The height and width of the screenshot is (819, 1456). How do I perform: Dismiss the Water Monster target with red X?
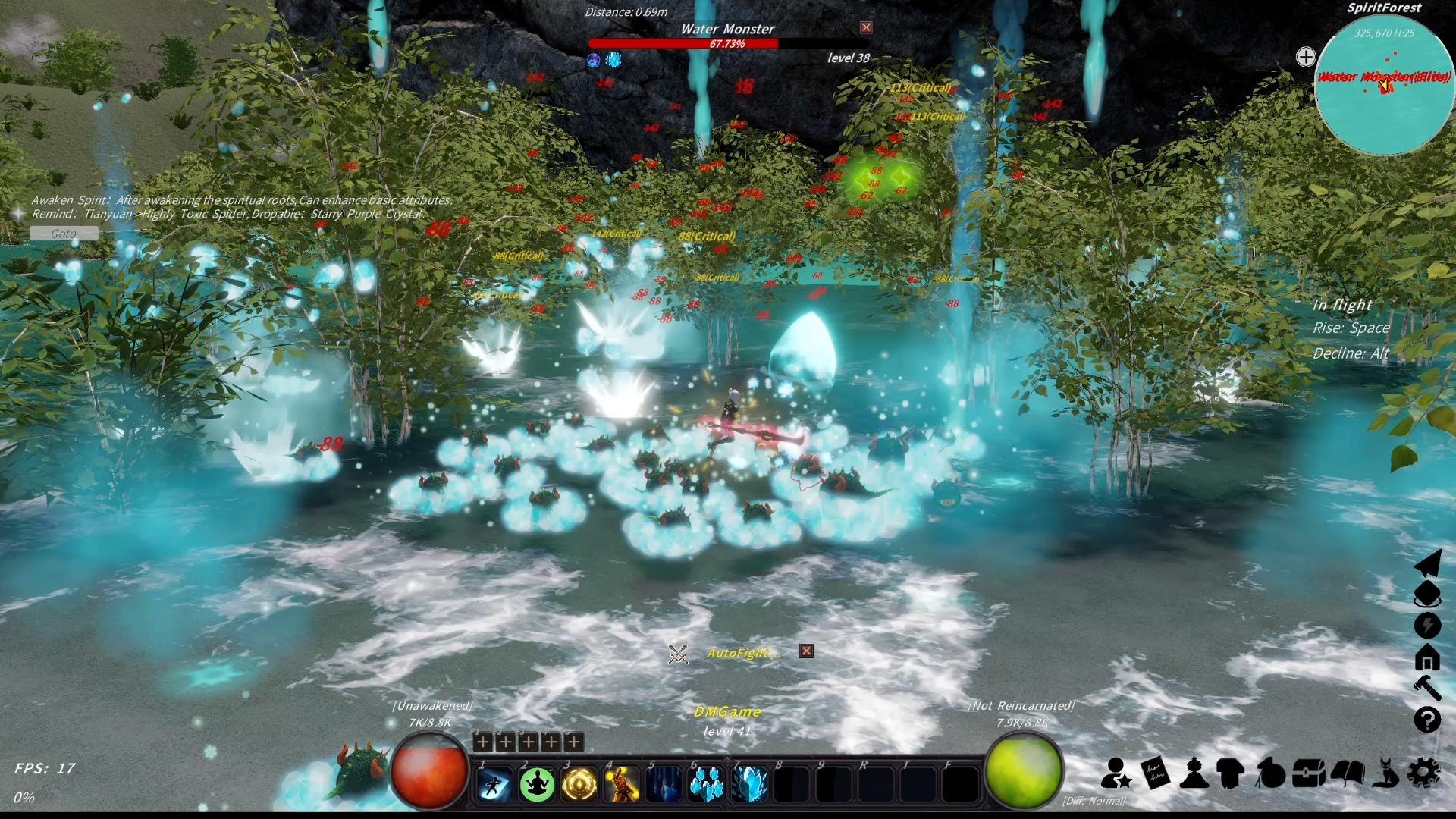(x=865, y=27)
